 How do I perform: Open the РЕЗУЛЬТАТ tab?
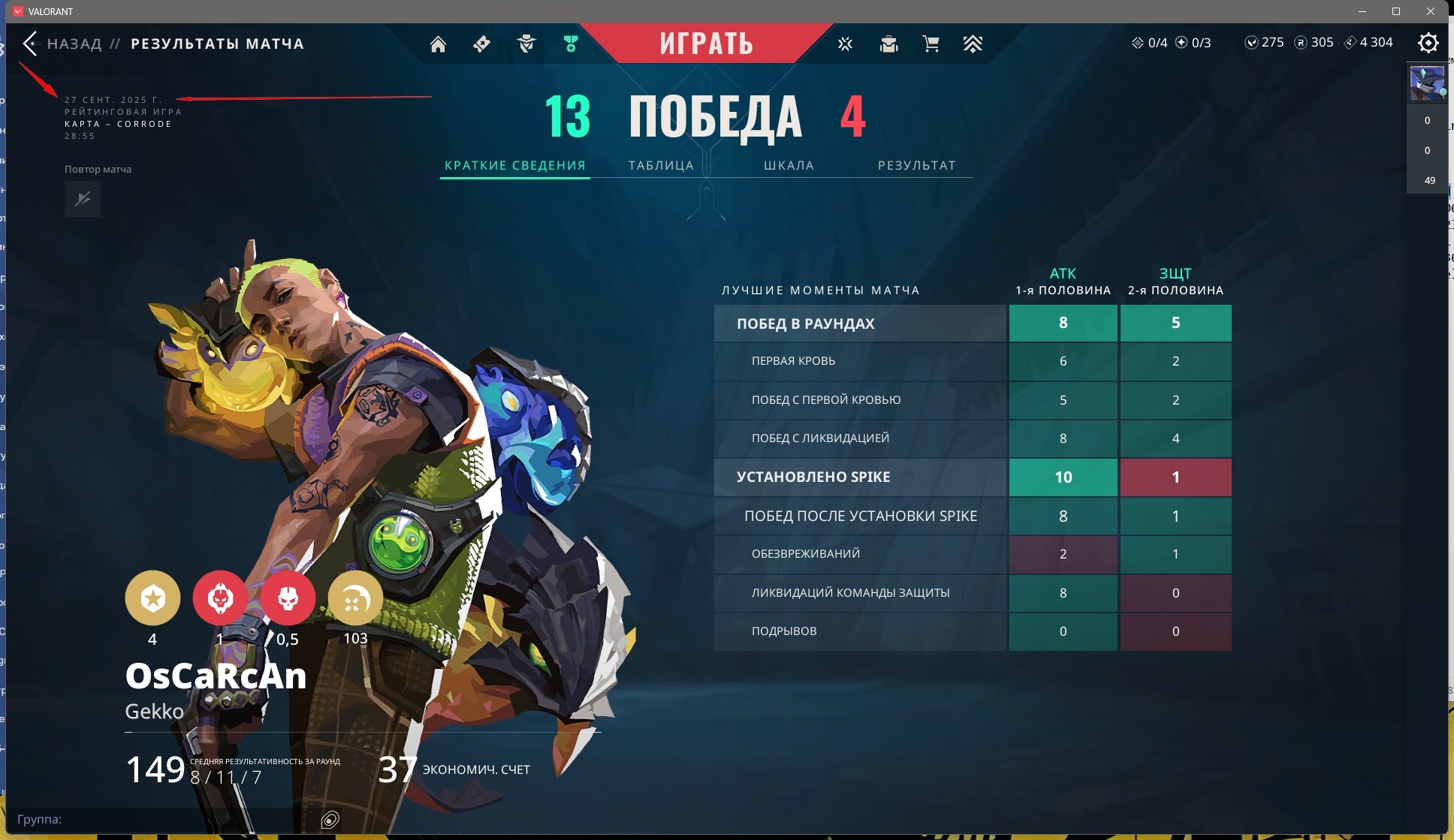click(916, 165)
